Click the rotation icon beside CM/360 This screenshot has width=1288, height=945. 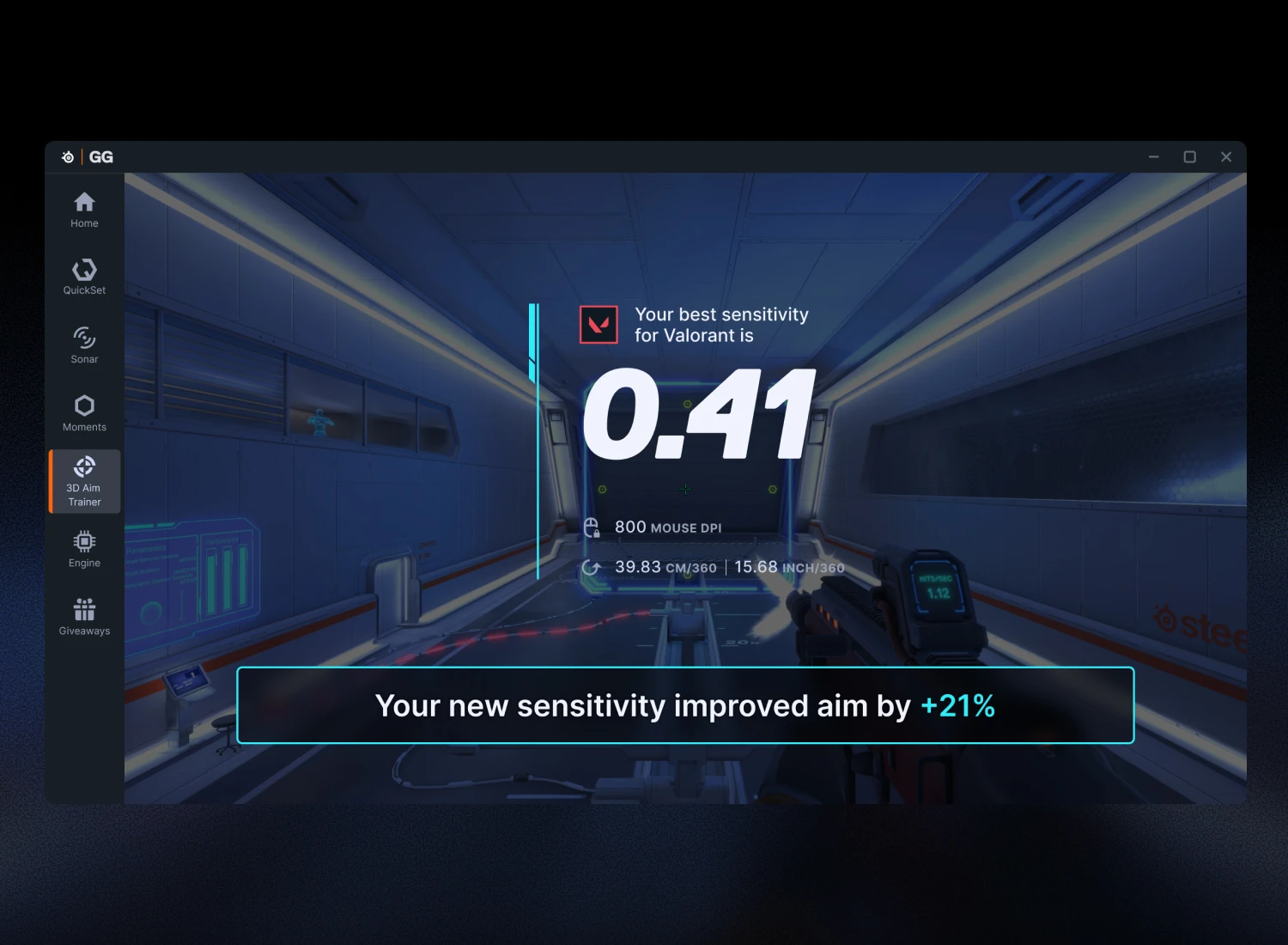(592, 567)
